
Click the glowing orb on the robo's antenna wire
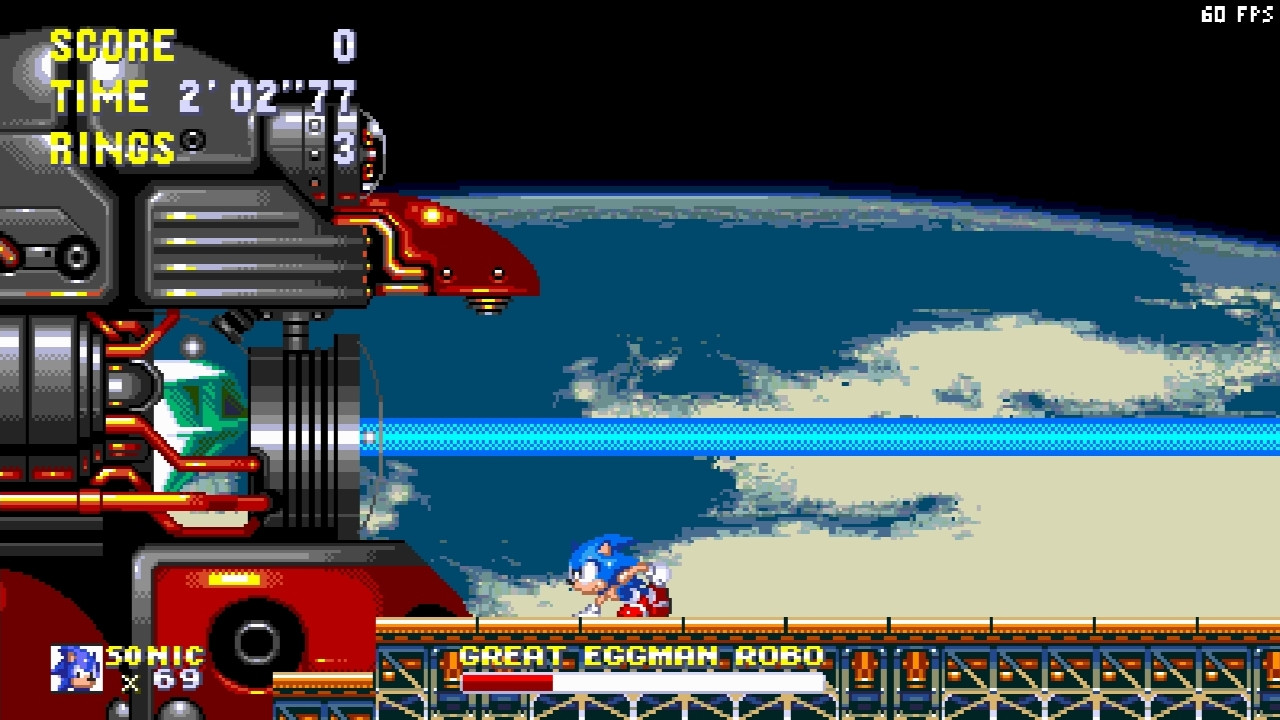point(370,435)
